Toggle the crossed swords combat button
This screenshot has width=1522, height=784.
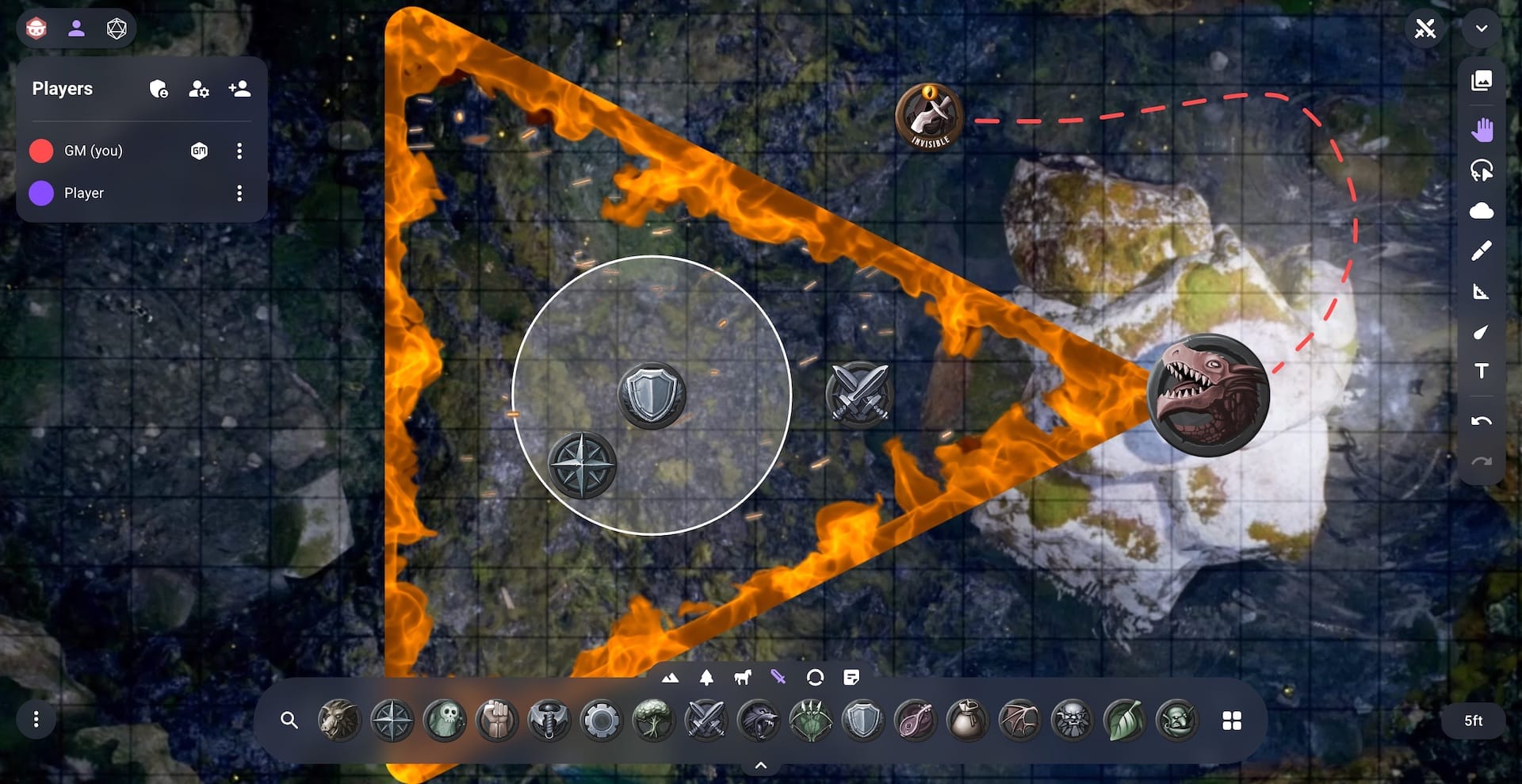tap(1424, 30)
